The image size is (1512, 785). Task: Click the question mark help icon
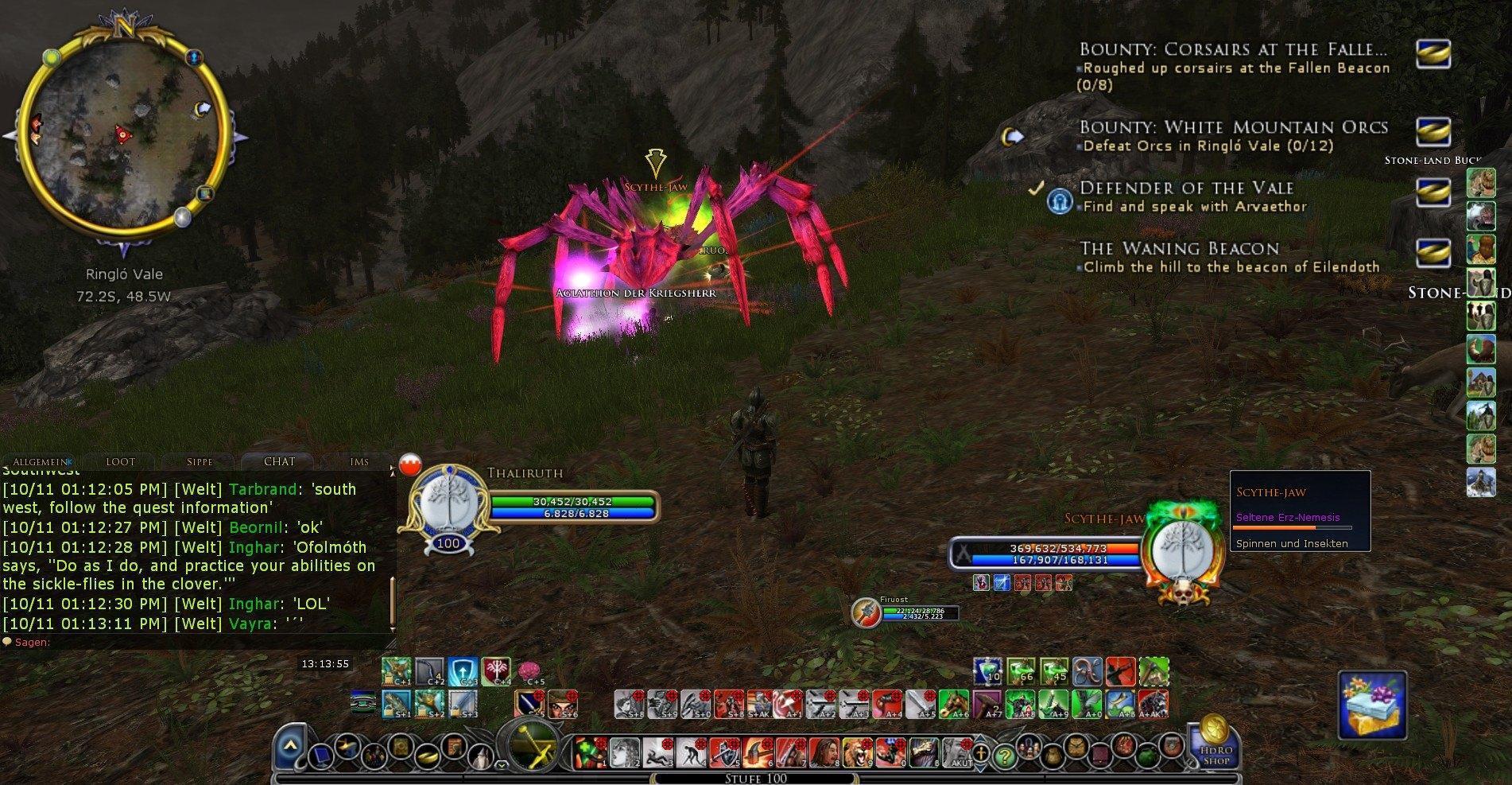1006,757
